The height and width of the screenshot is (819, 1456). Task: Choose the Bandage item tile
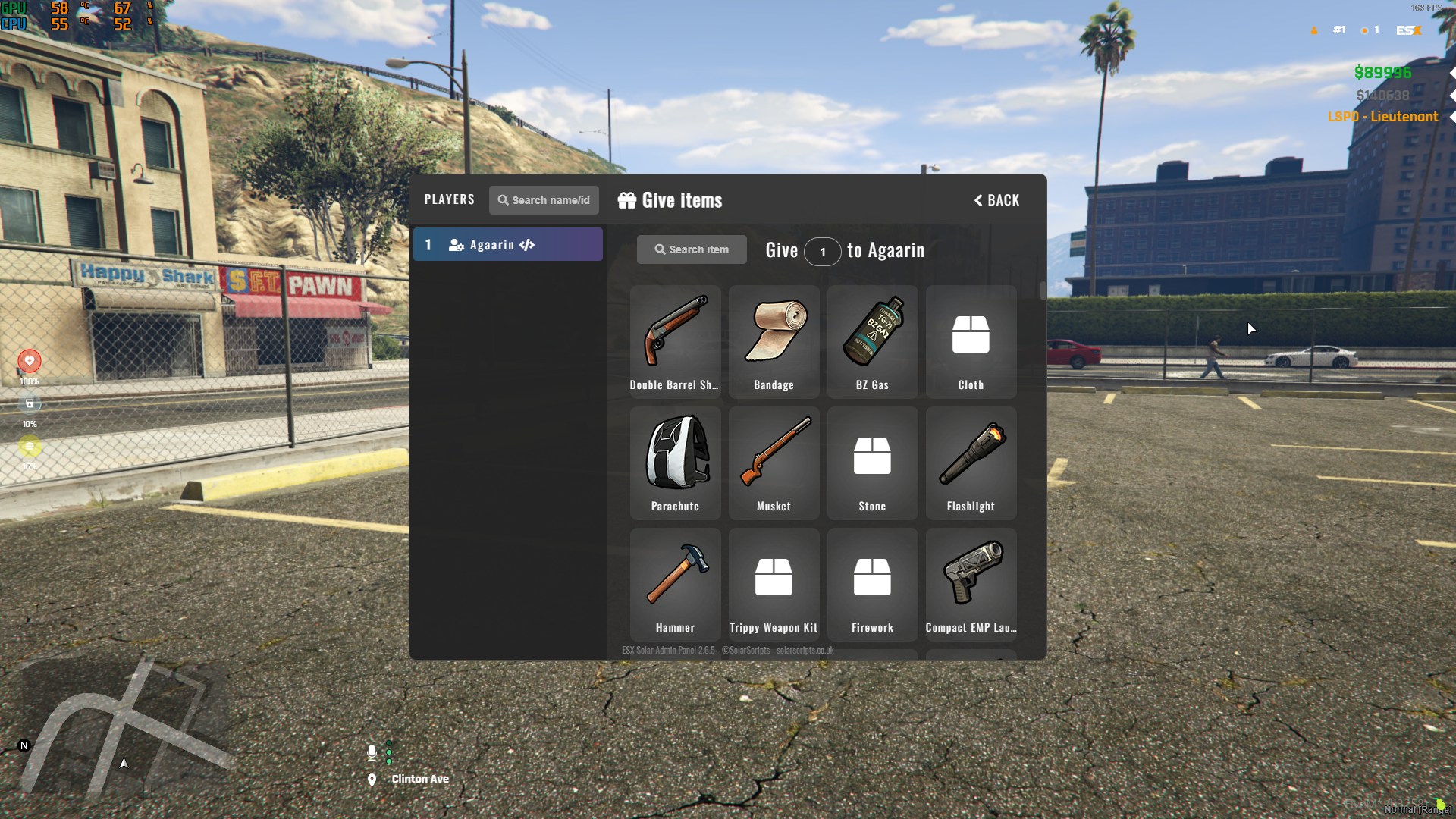coord(773,341)
